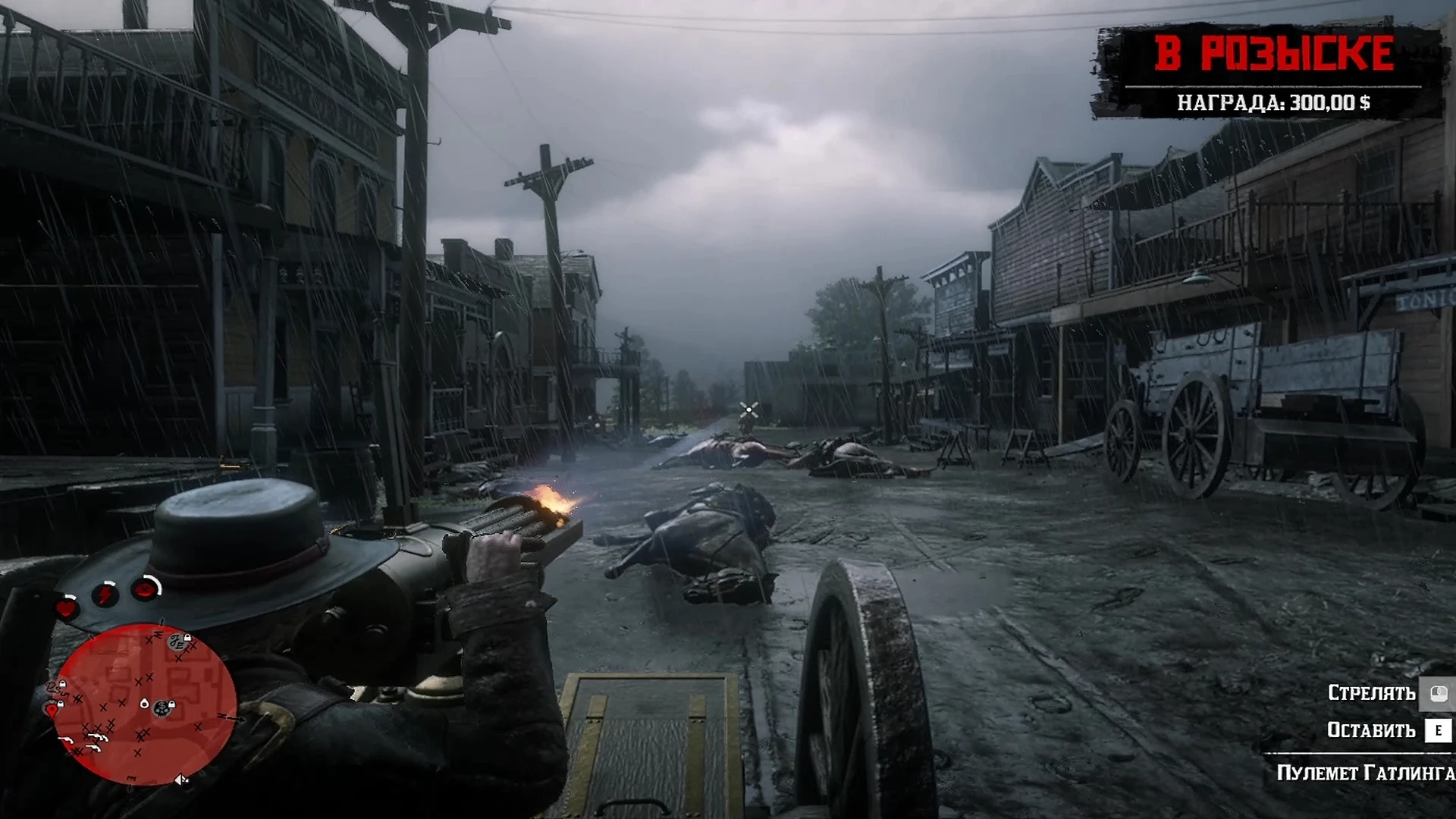Select the lightning stamina core icon
This screenshot has height=819, width=1456.
tap(105, 593)
